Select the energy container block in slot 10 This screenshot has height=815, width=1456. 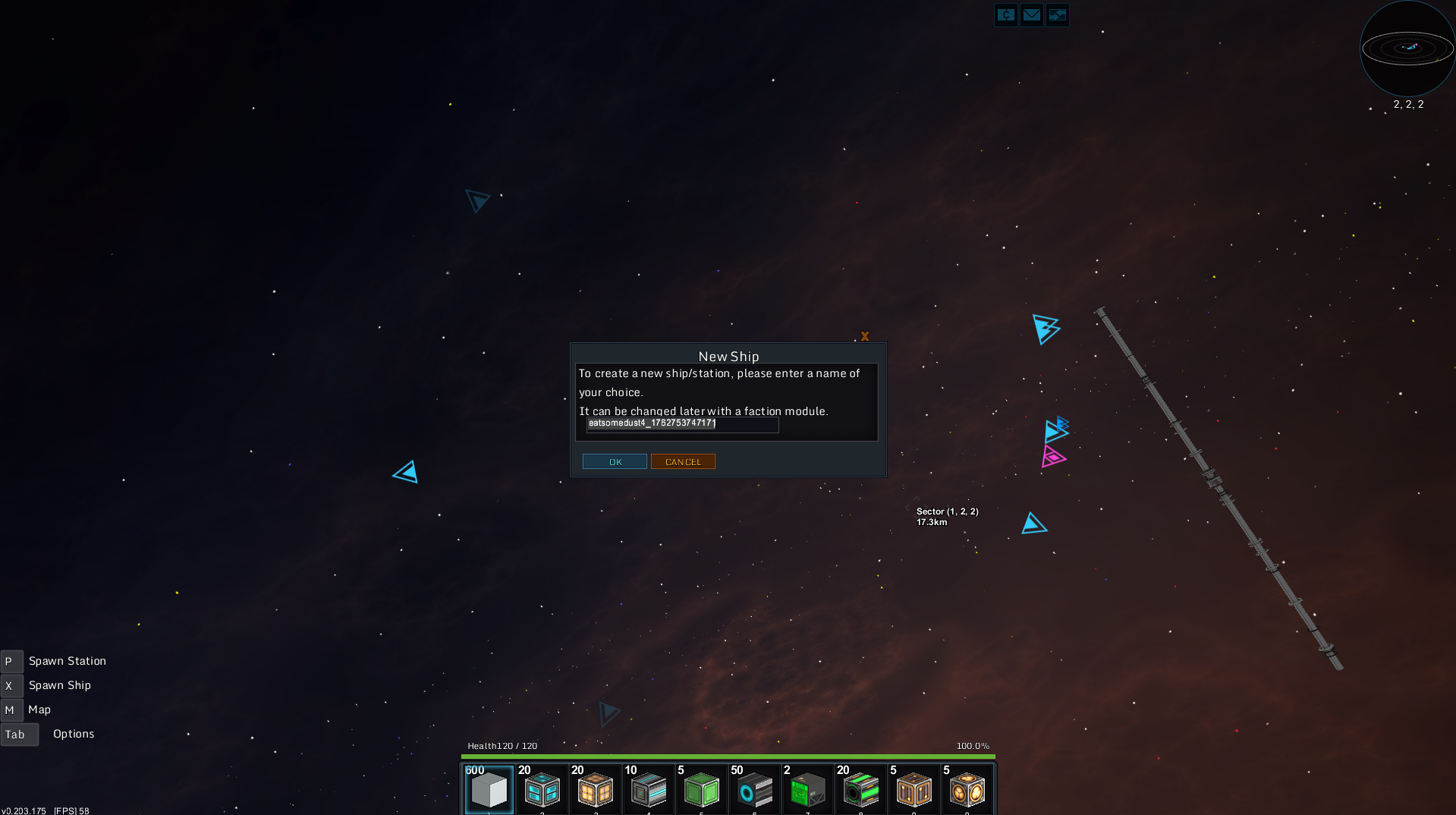point(967,790)
